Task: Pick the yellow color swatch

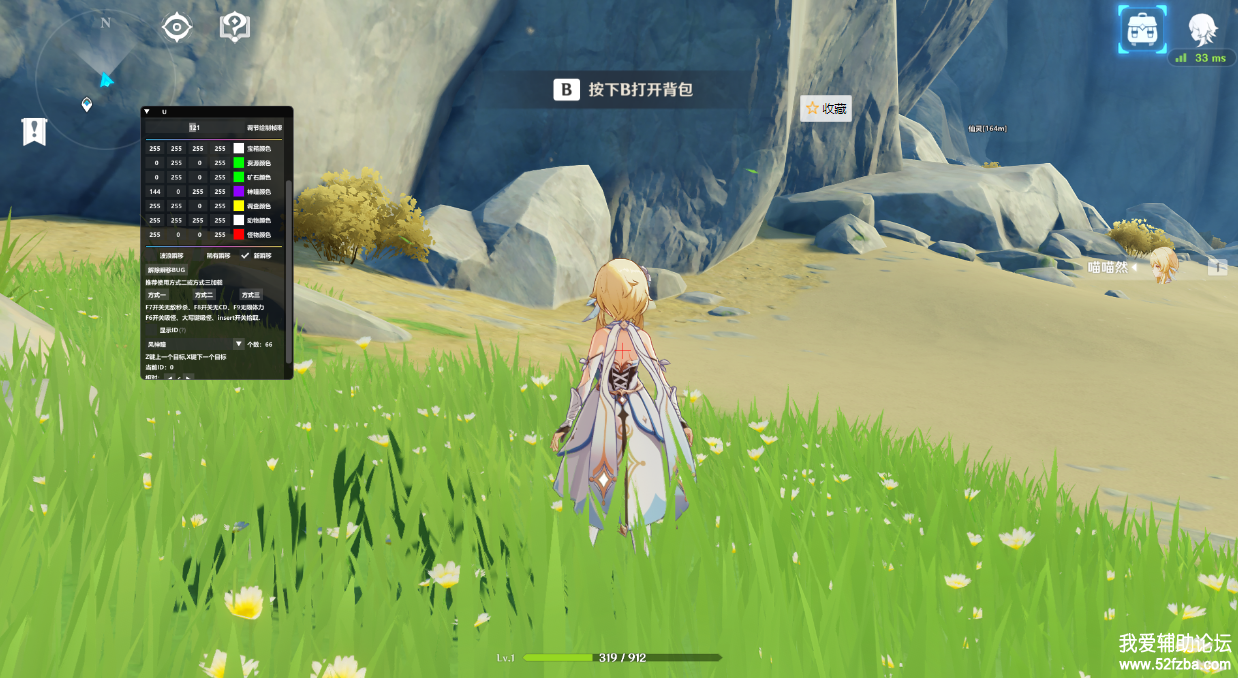Action: click(239, 205)
